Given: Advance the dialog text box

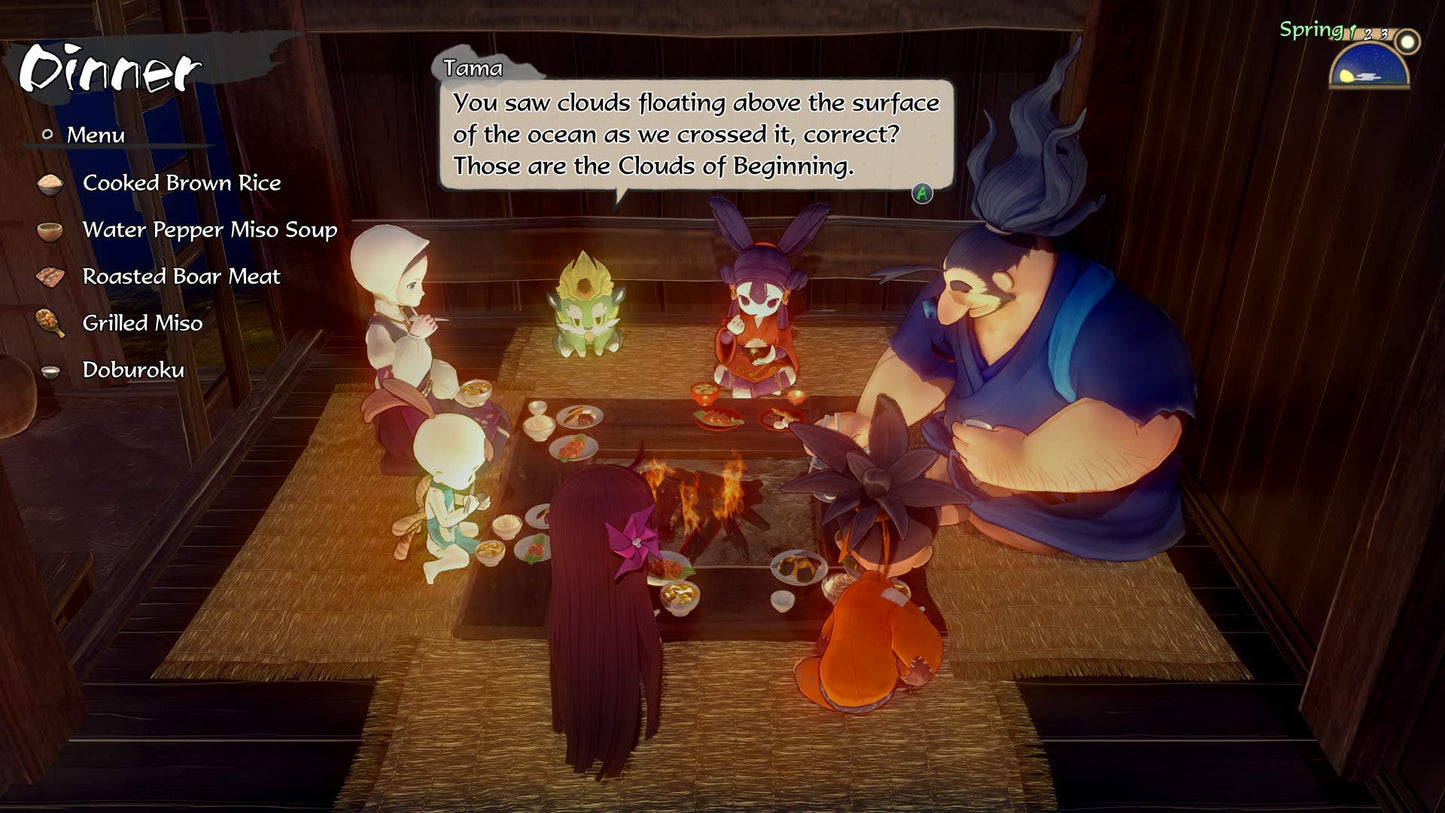Looking at the screenshot, I should tap(697, 133).
